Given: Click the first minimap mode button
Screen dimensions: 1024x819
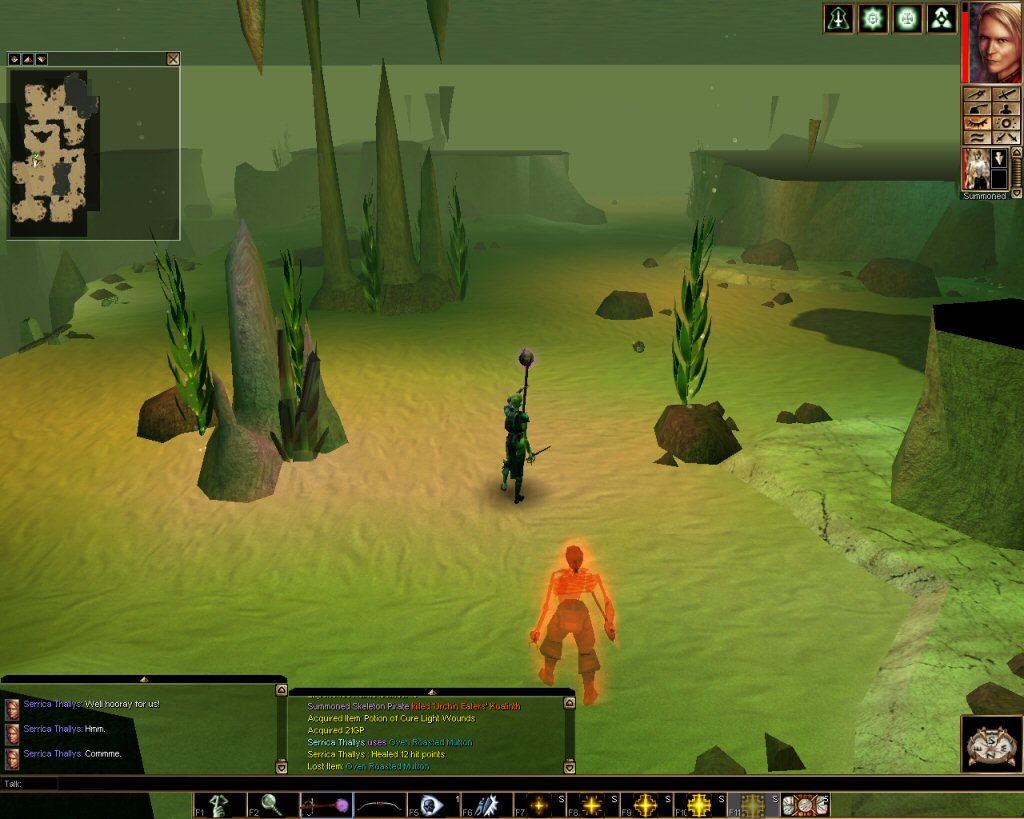Looking at the screenshot, I should click(15, 59).
